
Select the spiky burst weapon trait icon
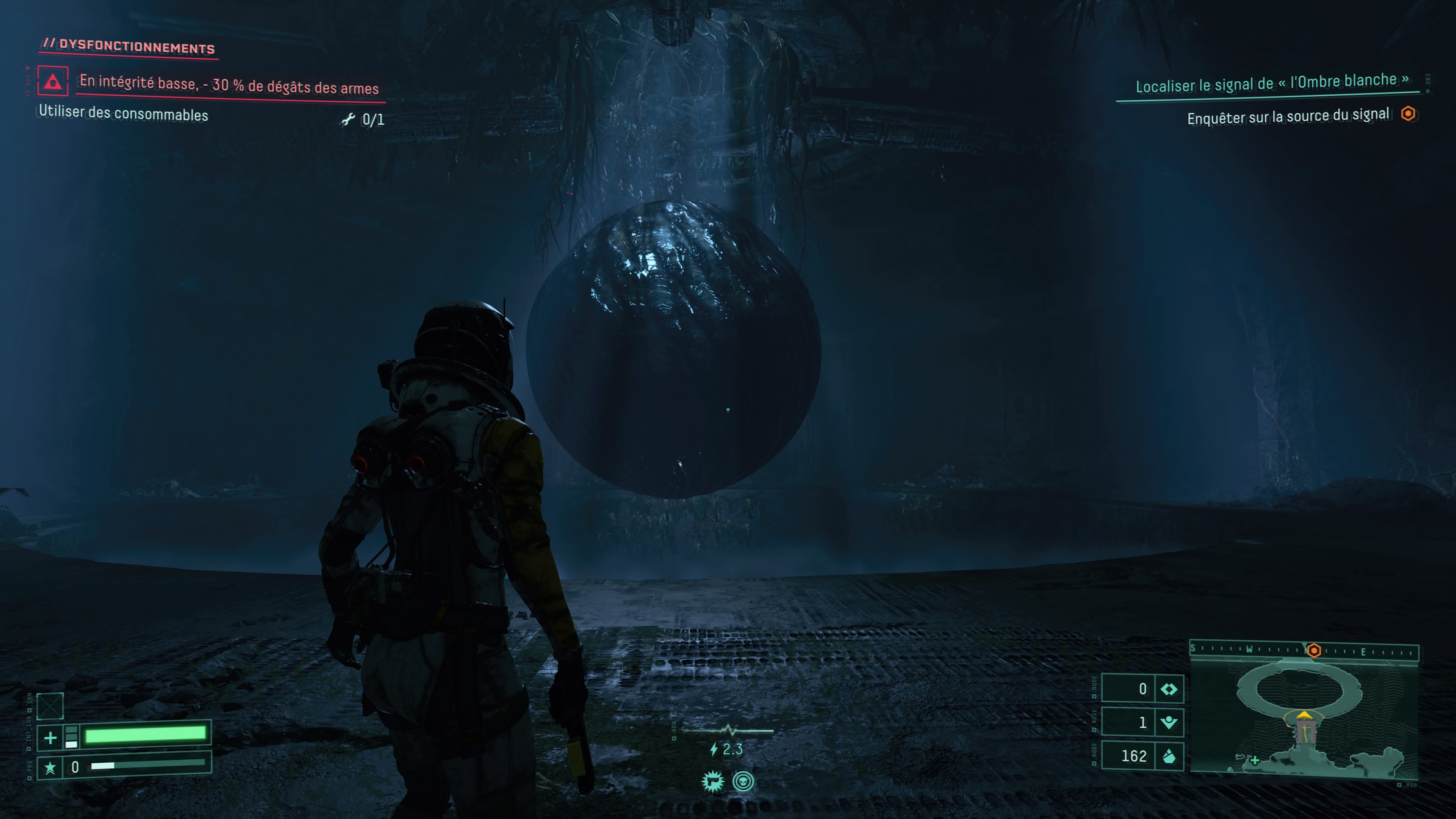(x=713, y=782)
